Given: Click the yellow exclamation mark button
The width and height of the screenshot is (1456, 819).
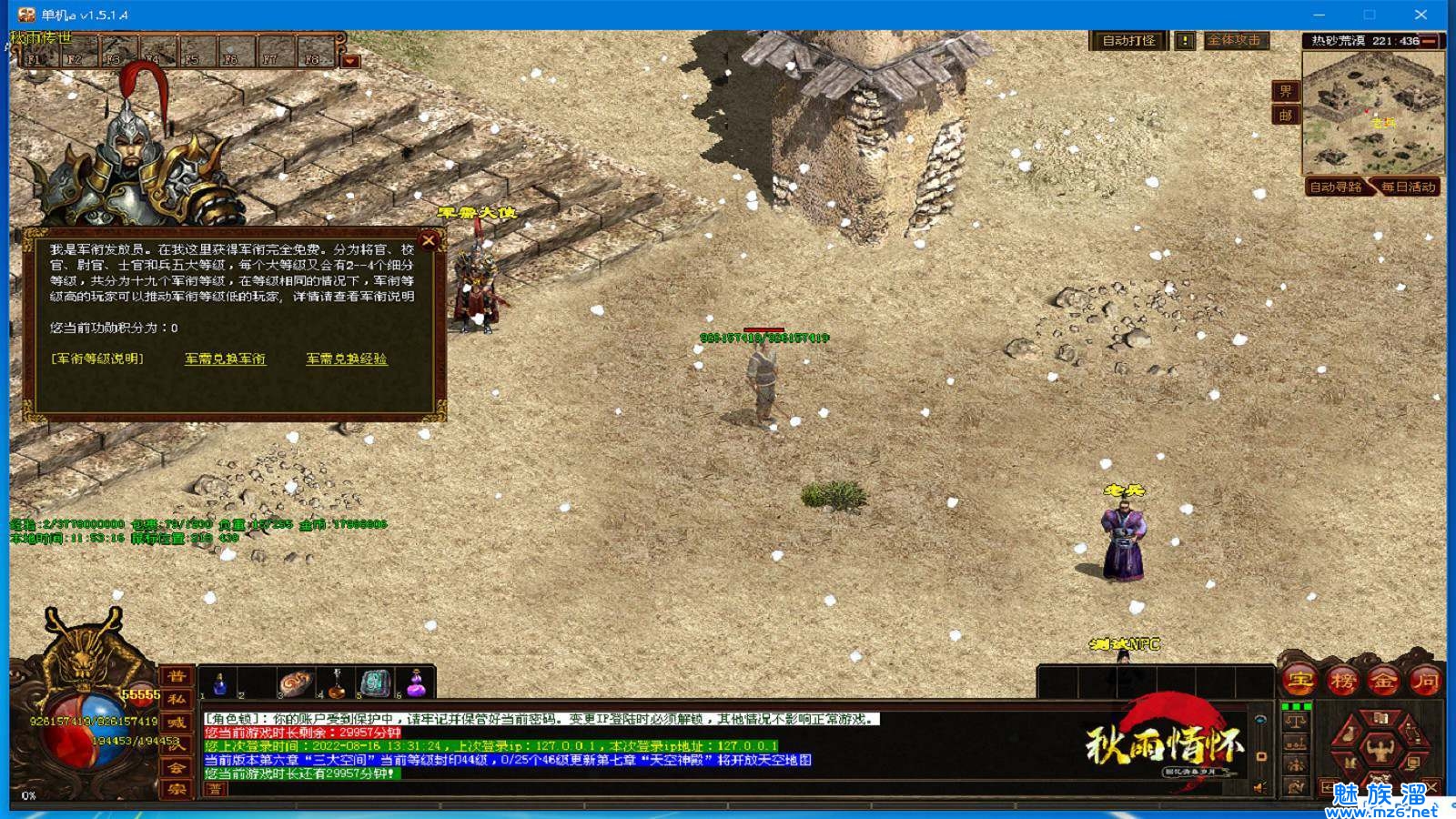Looking at the screenshot, I should coord(1185,41).
